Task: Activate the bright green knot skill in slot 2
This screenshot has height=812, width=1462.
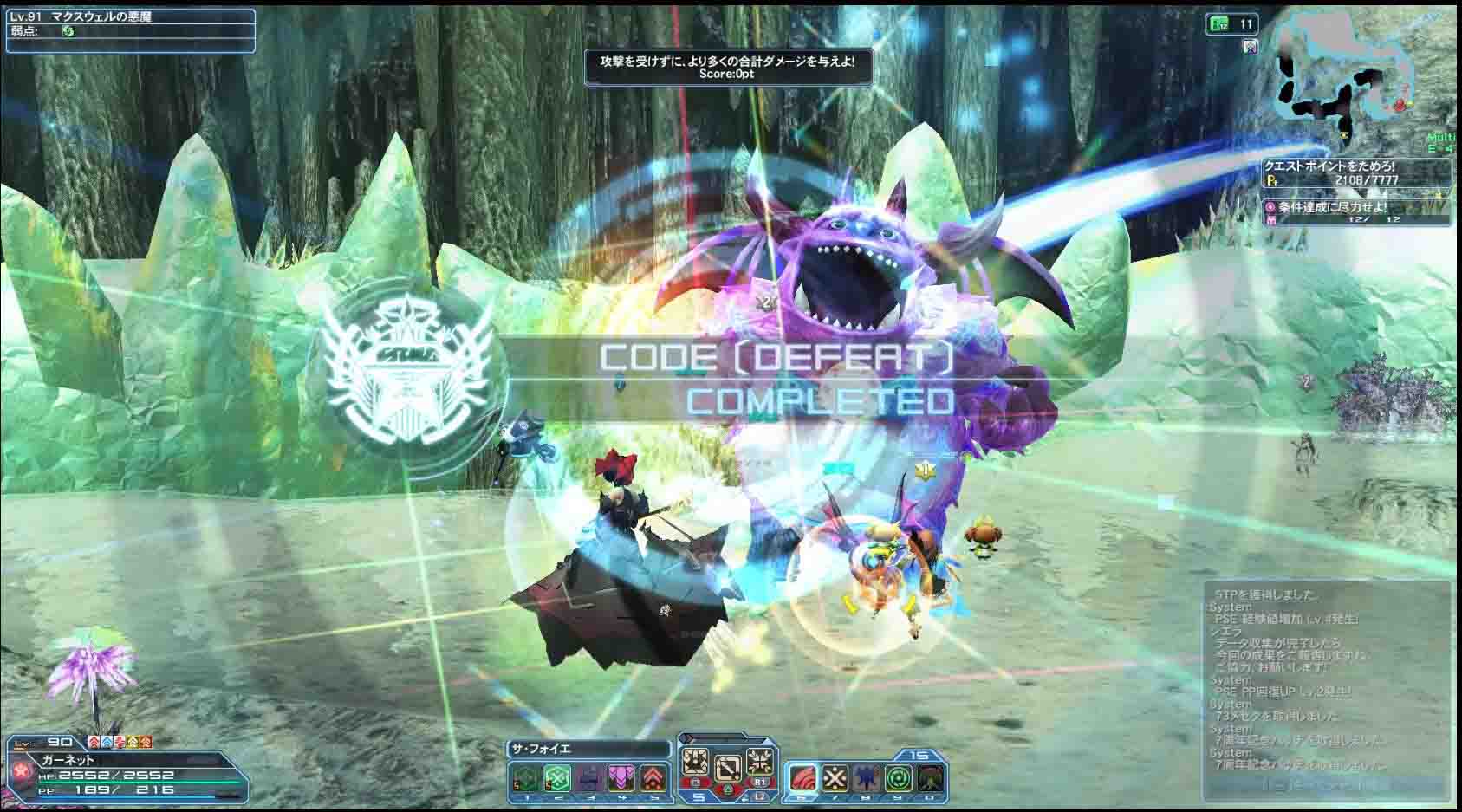Action: [558, 778]
